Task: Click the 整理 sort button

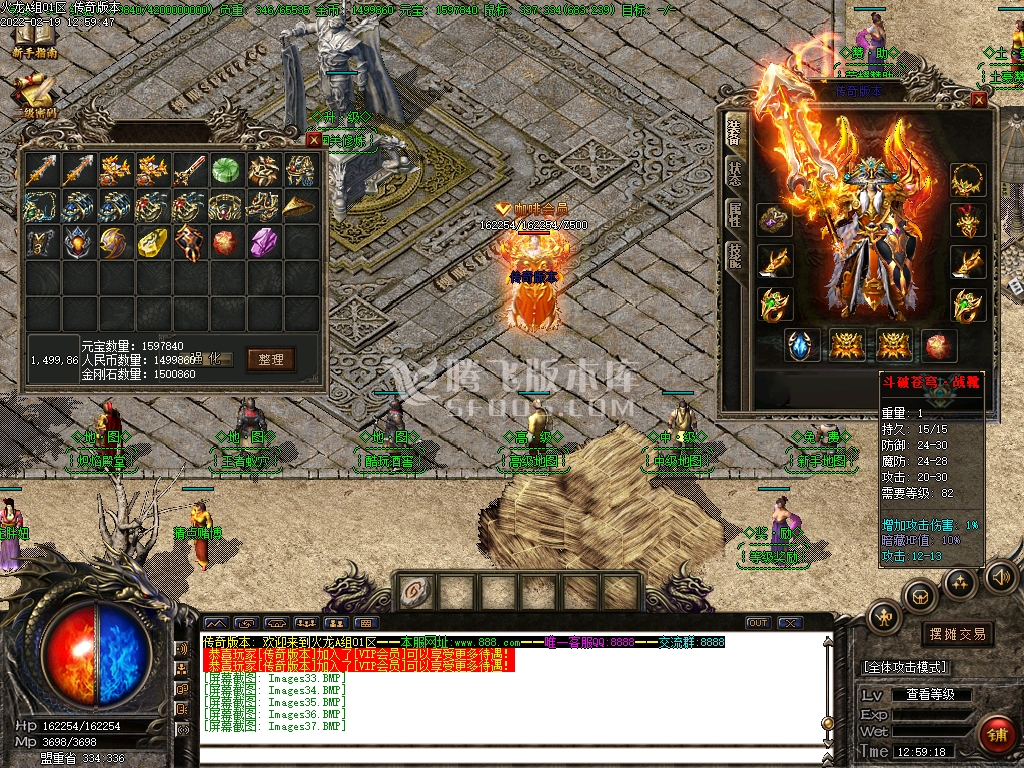Action: coord(270,359)
